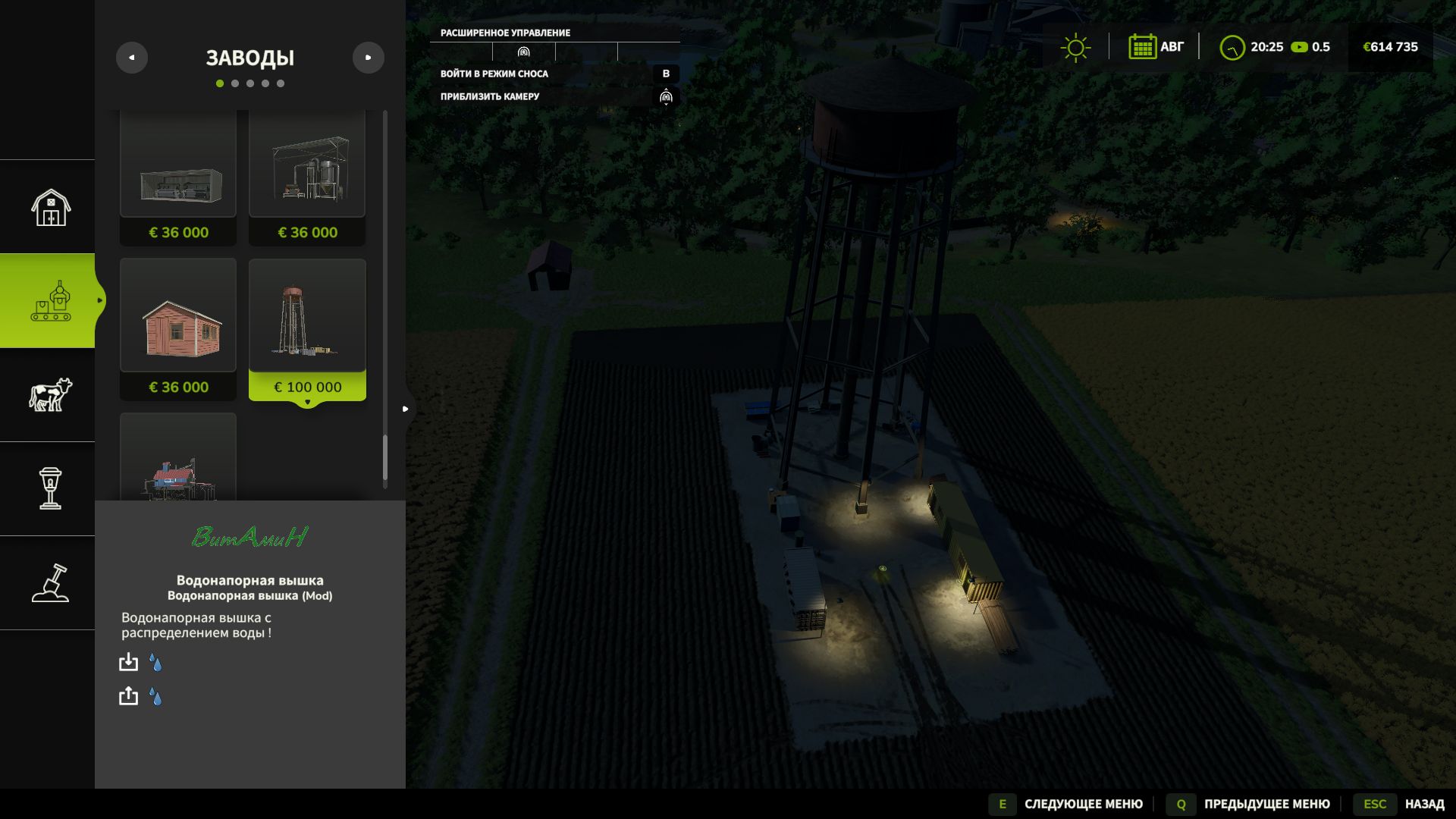Go to previous category with left arrow

tap(132, 58)
